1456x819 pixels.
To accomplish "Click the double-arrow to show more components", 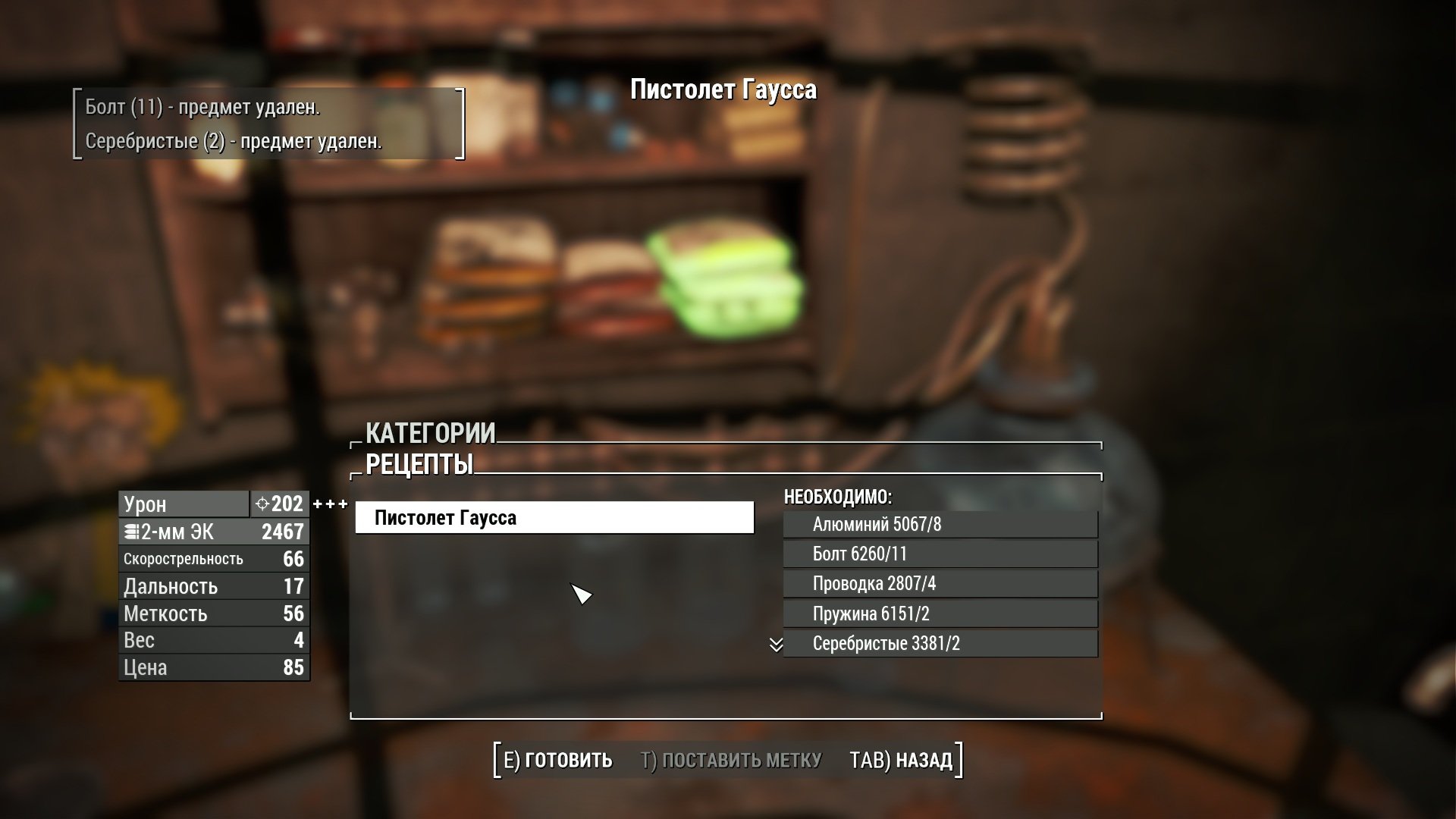I will tap(776, 645).
